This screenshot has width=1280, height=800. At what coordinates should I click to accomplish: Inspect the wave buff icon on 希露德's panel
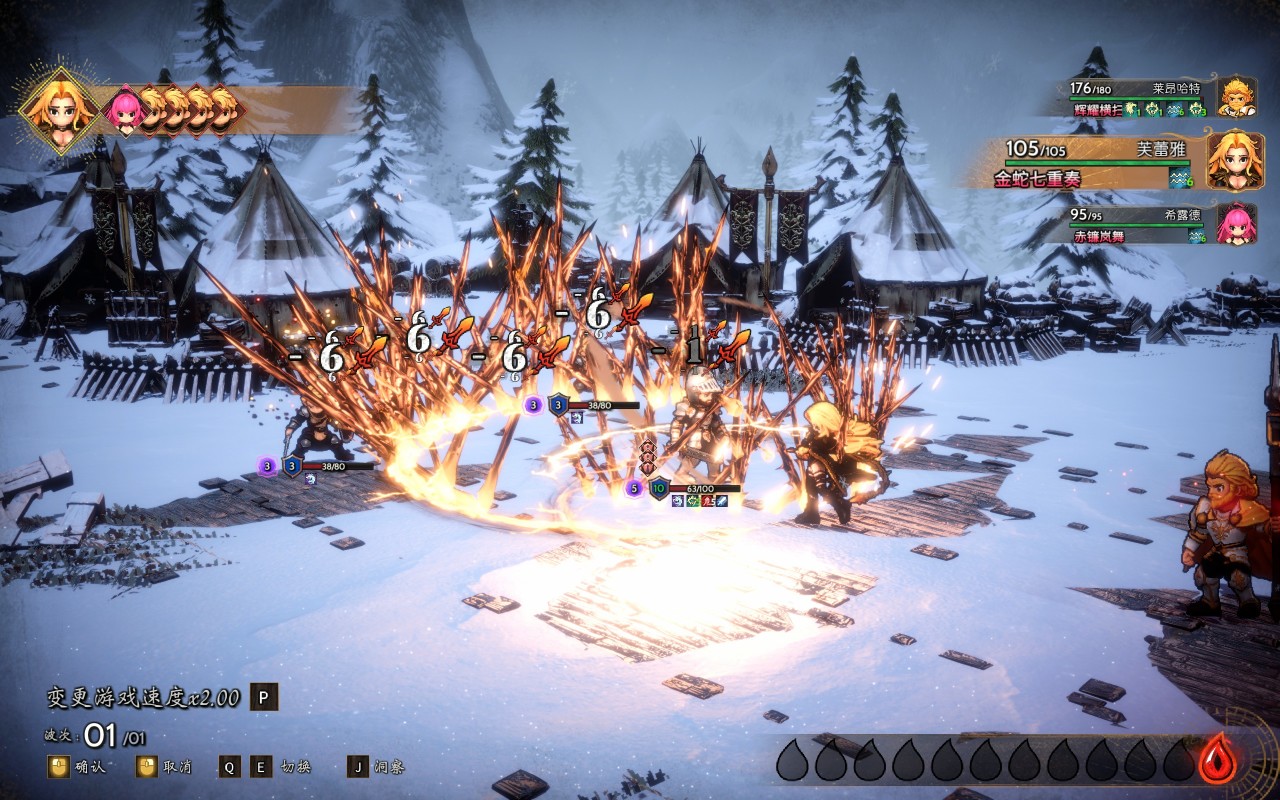point(1197,236)
